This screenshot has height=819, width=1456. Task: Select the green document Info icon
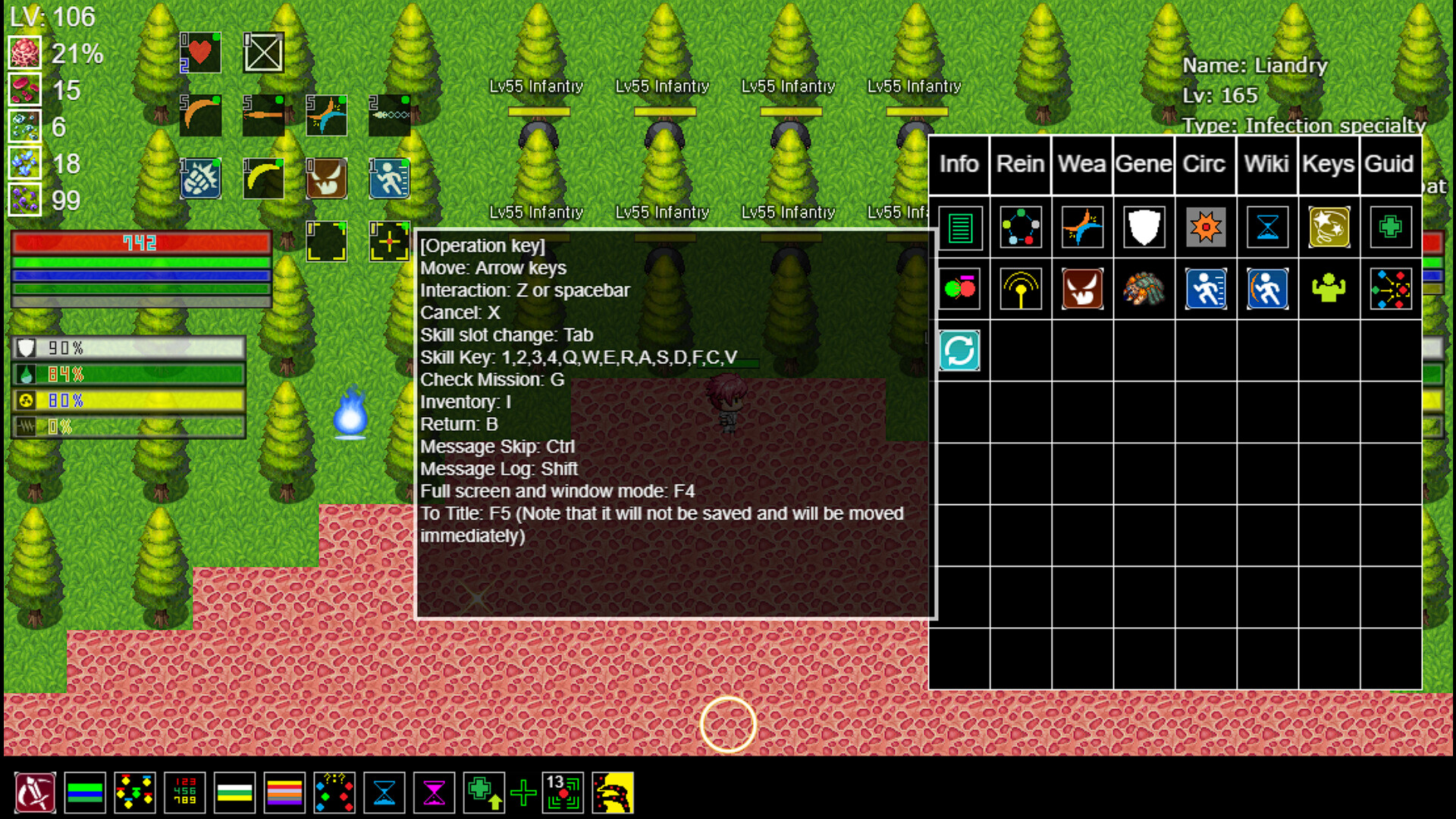click(x=959, y=228)
